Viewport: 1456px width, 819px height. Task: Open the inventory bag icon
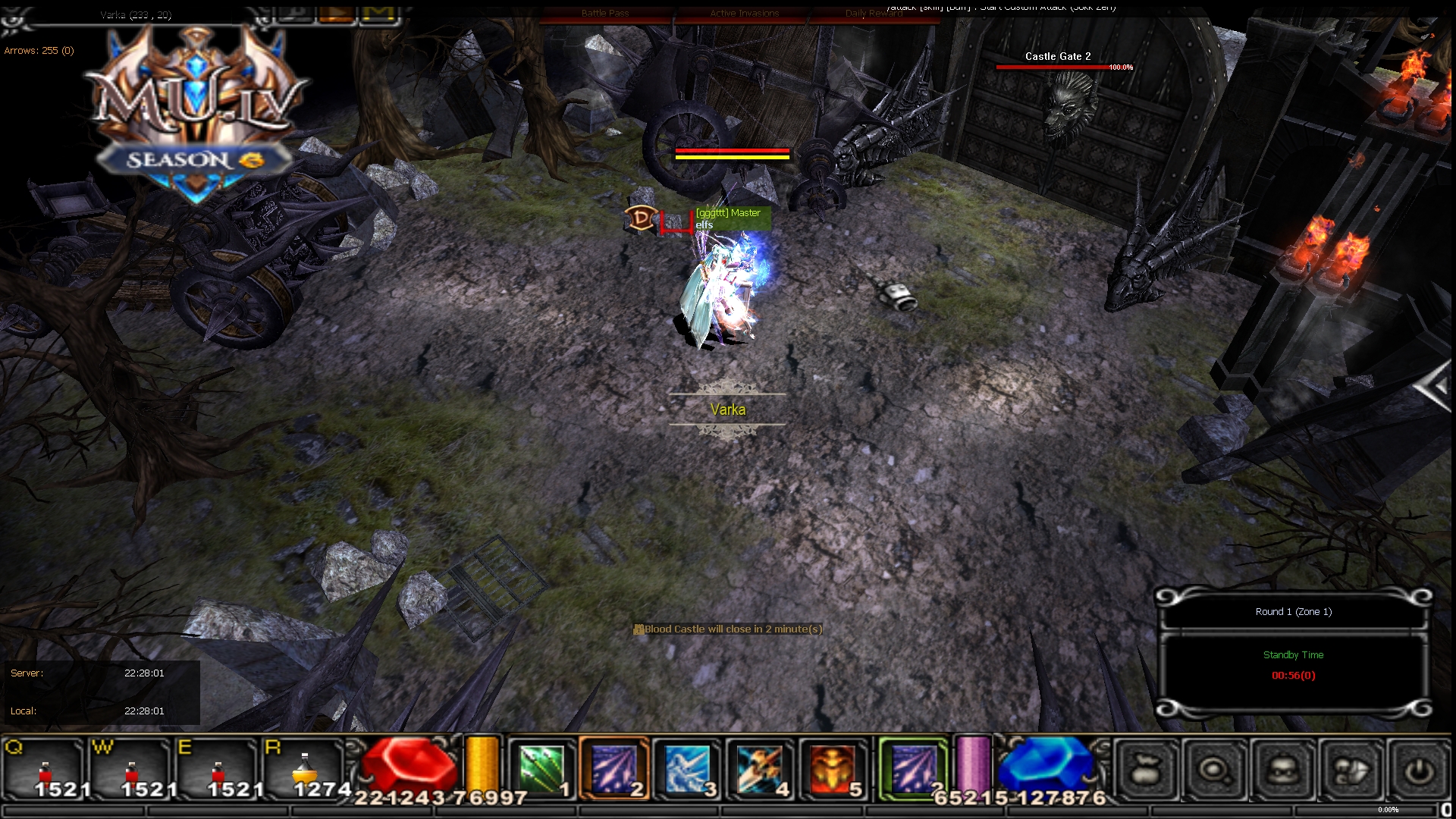tap(1147, 769)
